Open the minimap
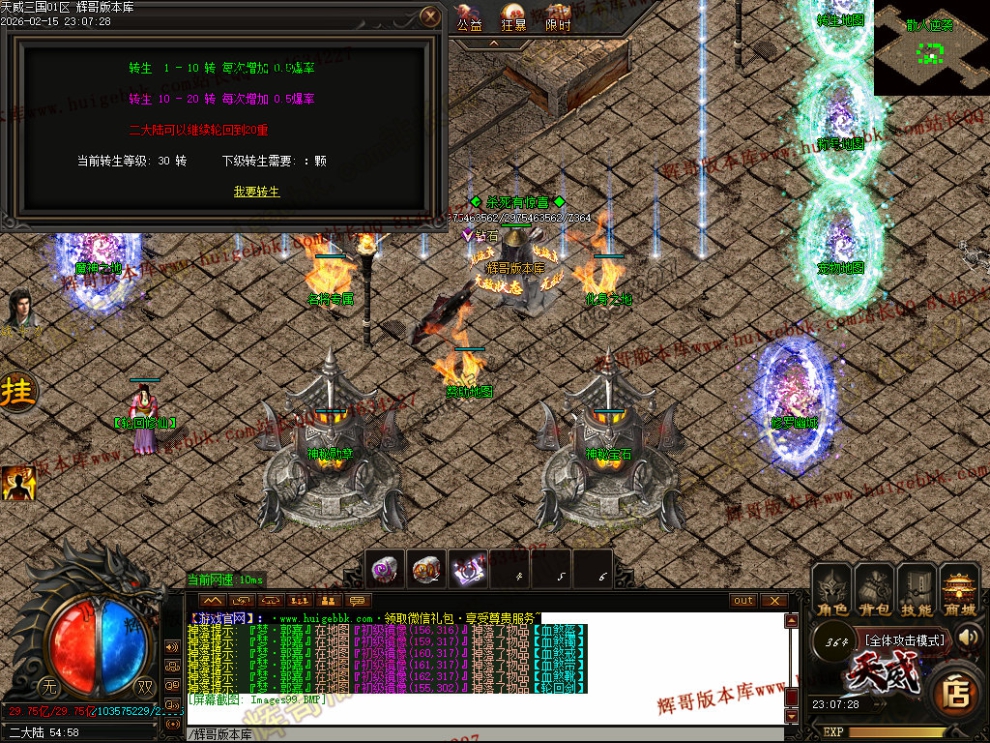Screen dimensions: 990x743 click(x=931, y=48)
